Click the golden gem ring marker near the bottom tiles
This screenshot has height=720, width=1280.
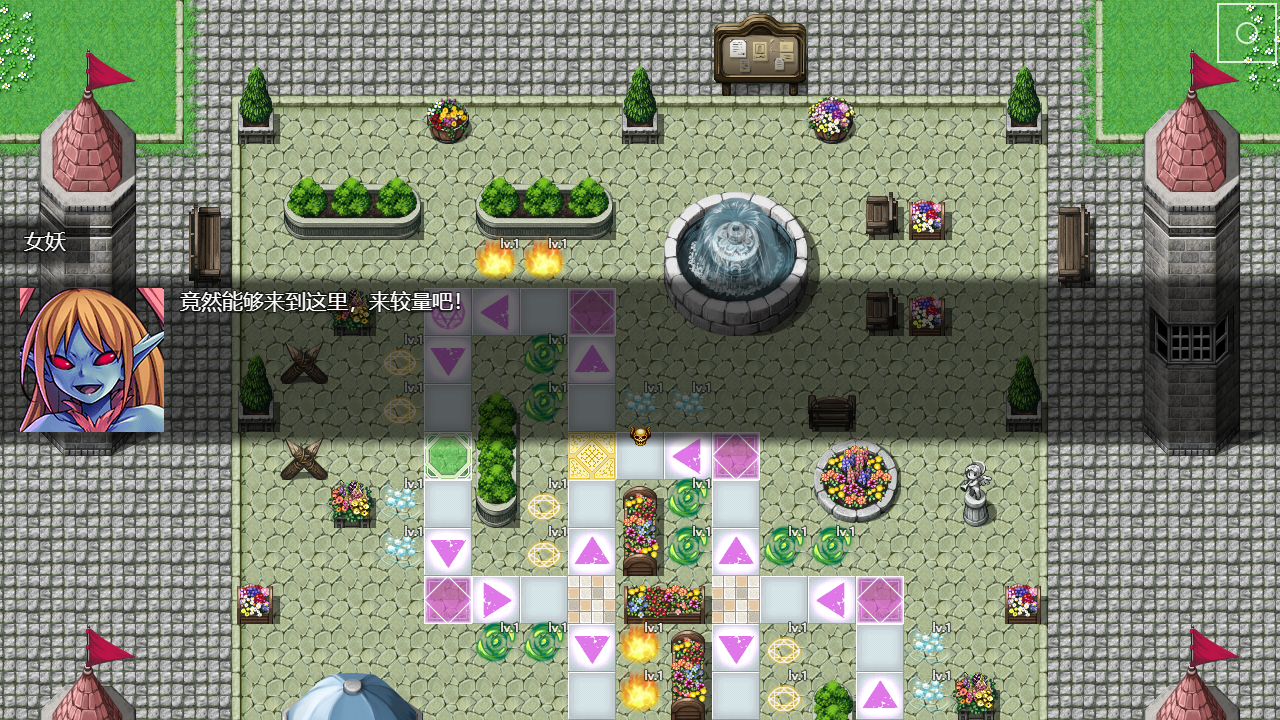click(785, 650)
